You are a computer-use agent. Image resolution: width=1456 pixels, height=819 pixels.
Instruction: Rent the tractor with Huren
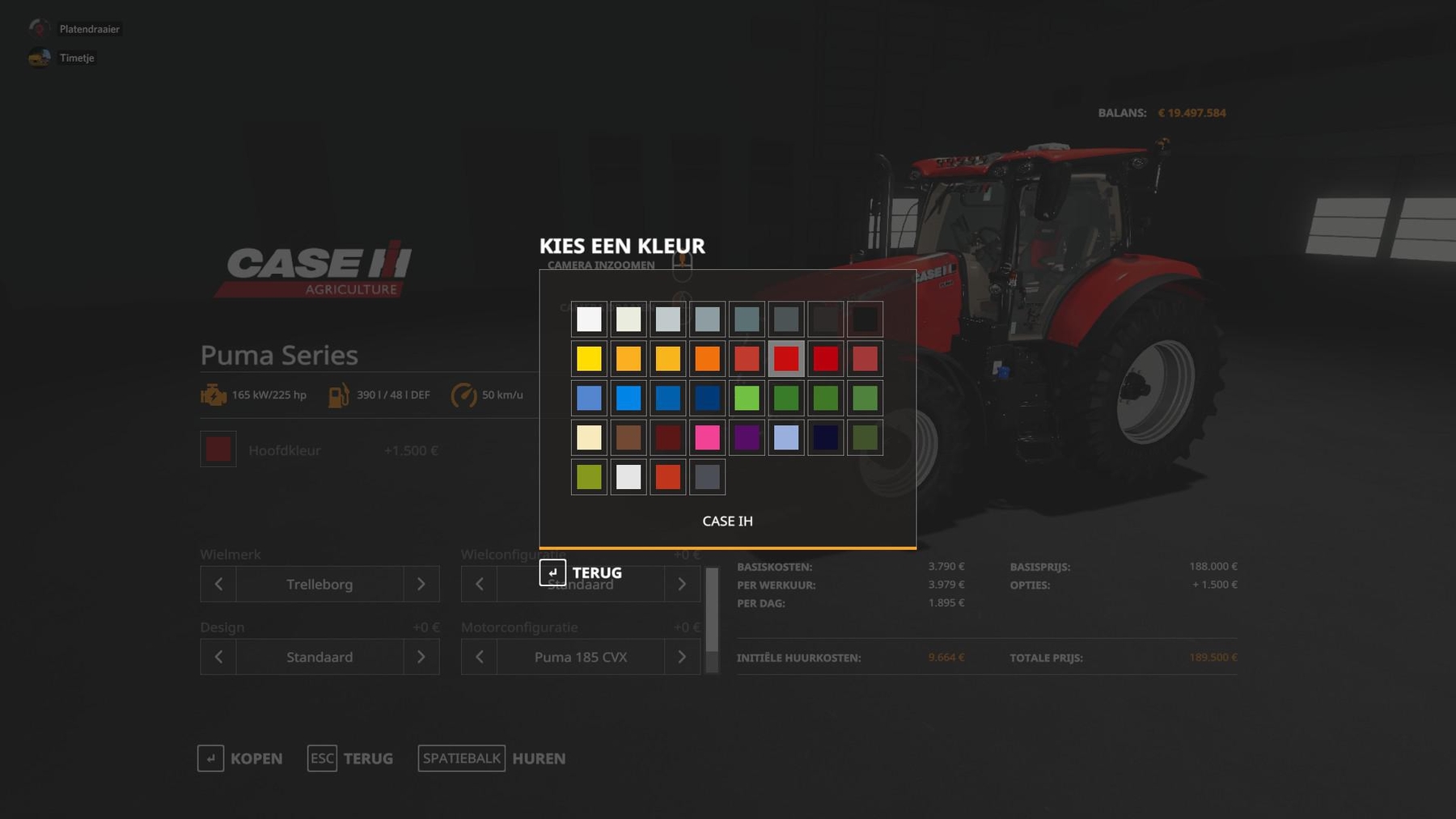(x=492, y=758)
